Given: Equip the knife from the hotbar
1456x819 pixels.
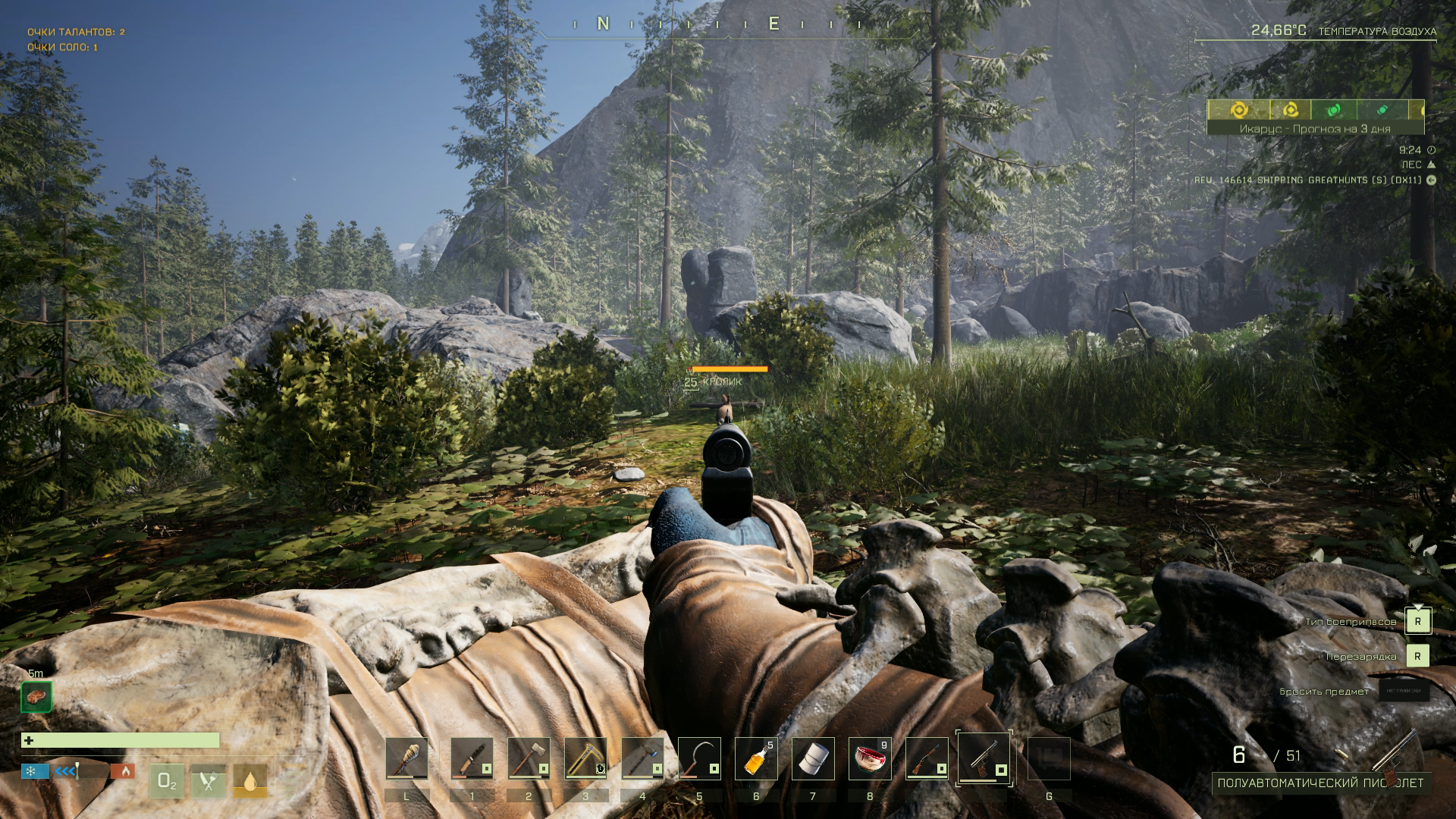Looking at the screenshot, I should point(472,758).
